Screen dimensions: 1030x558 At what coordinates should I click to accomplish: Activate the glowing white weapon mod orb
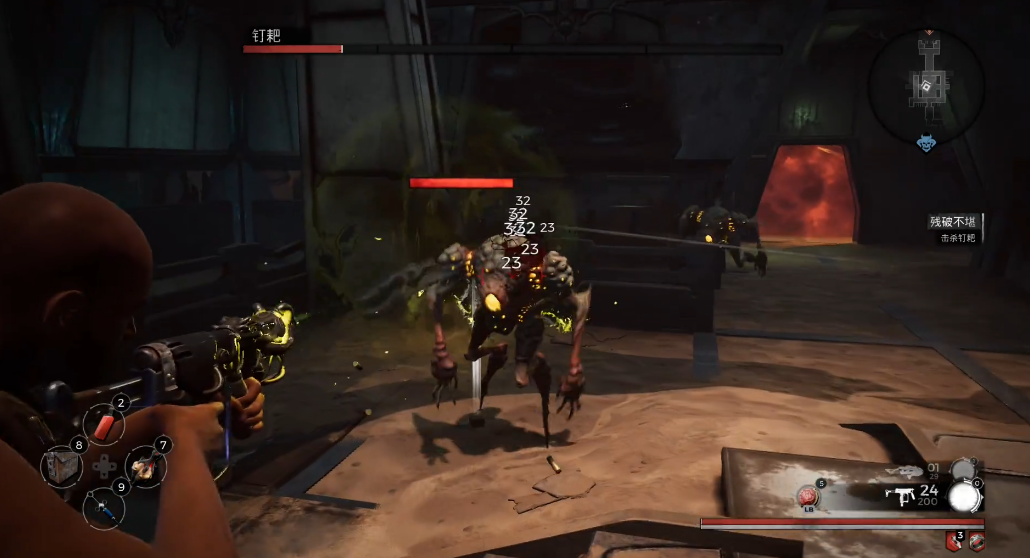[963, 496]
